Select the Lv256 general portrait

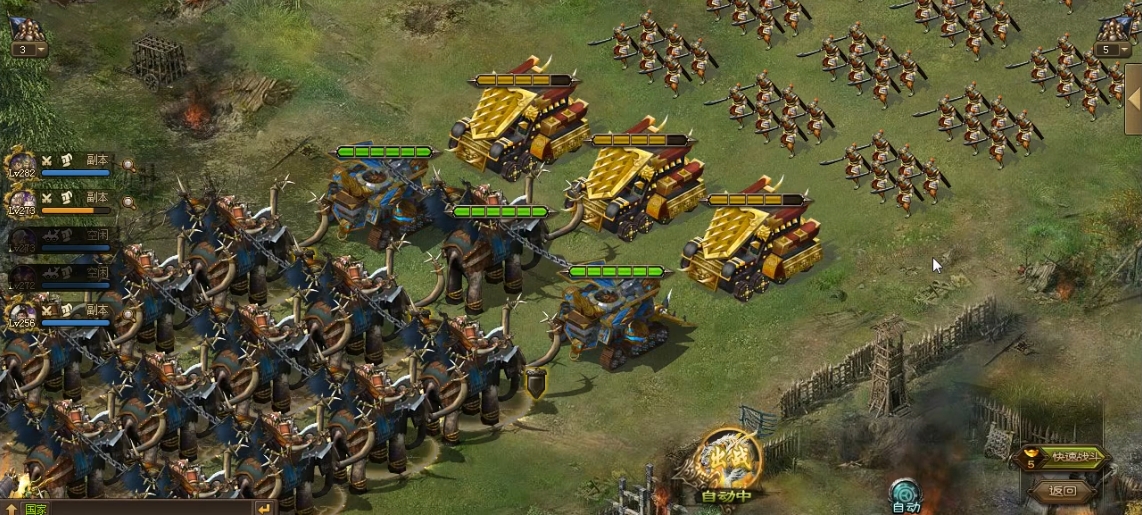point(22,316)
